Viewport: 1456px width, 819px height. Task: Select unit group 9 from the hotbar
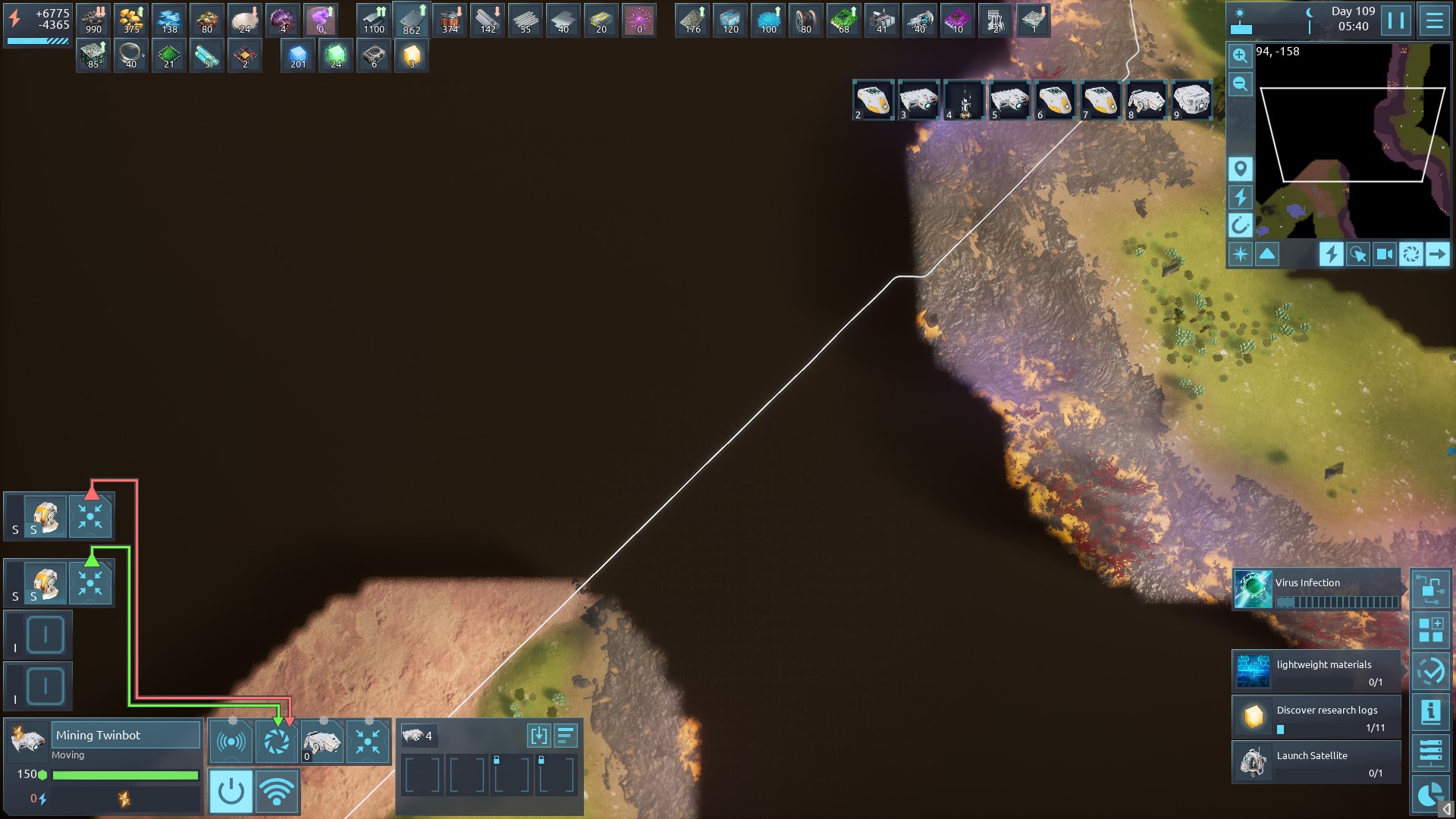click(x=1191, y=100)
